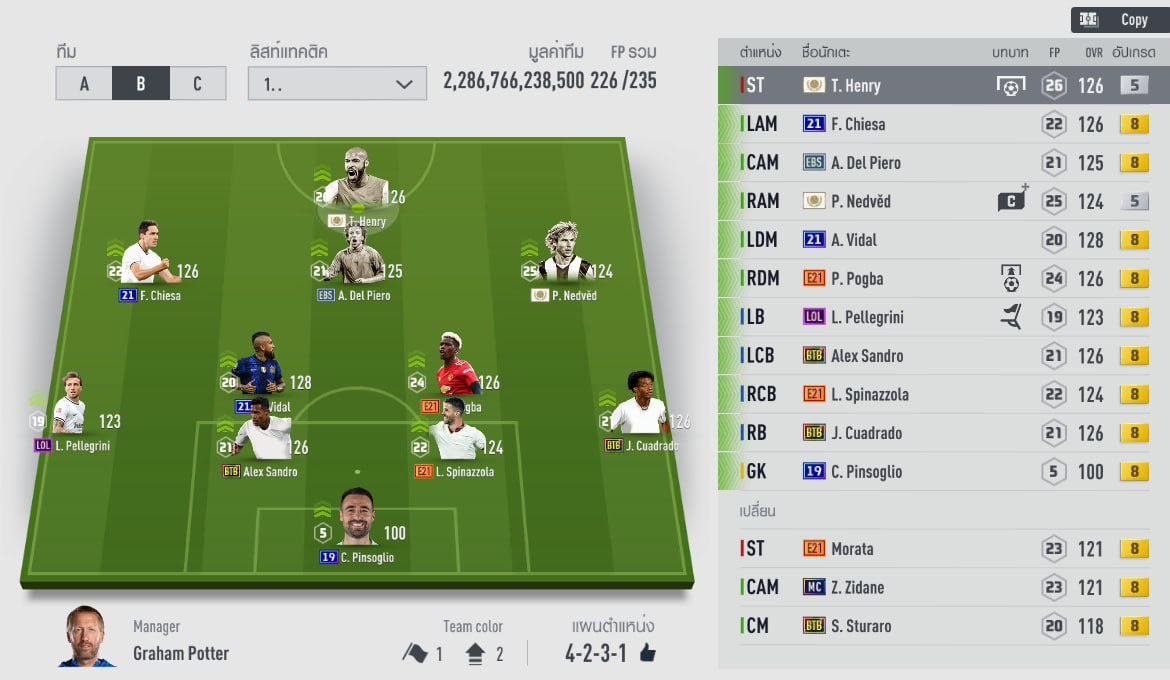Click the Copy button
The height and width of the screenshot is (680, 1170).
point(1119,19)
